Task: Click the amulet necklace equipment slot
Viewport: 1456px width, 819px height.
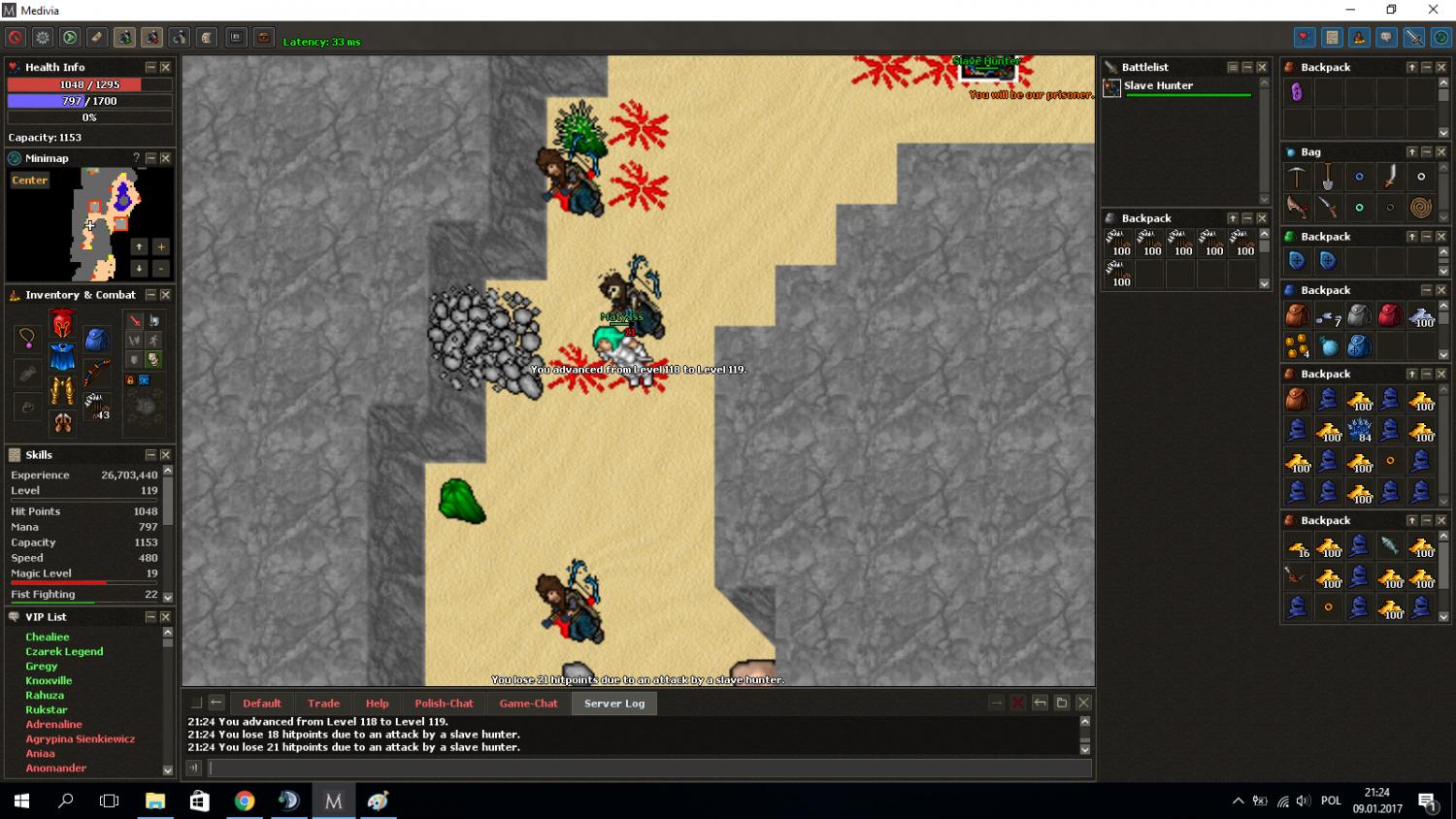Action: (x=27, y=339)
